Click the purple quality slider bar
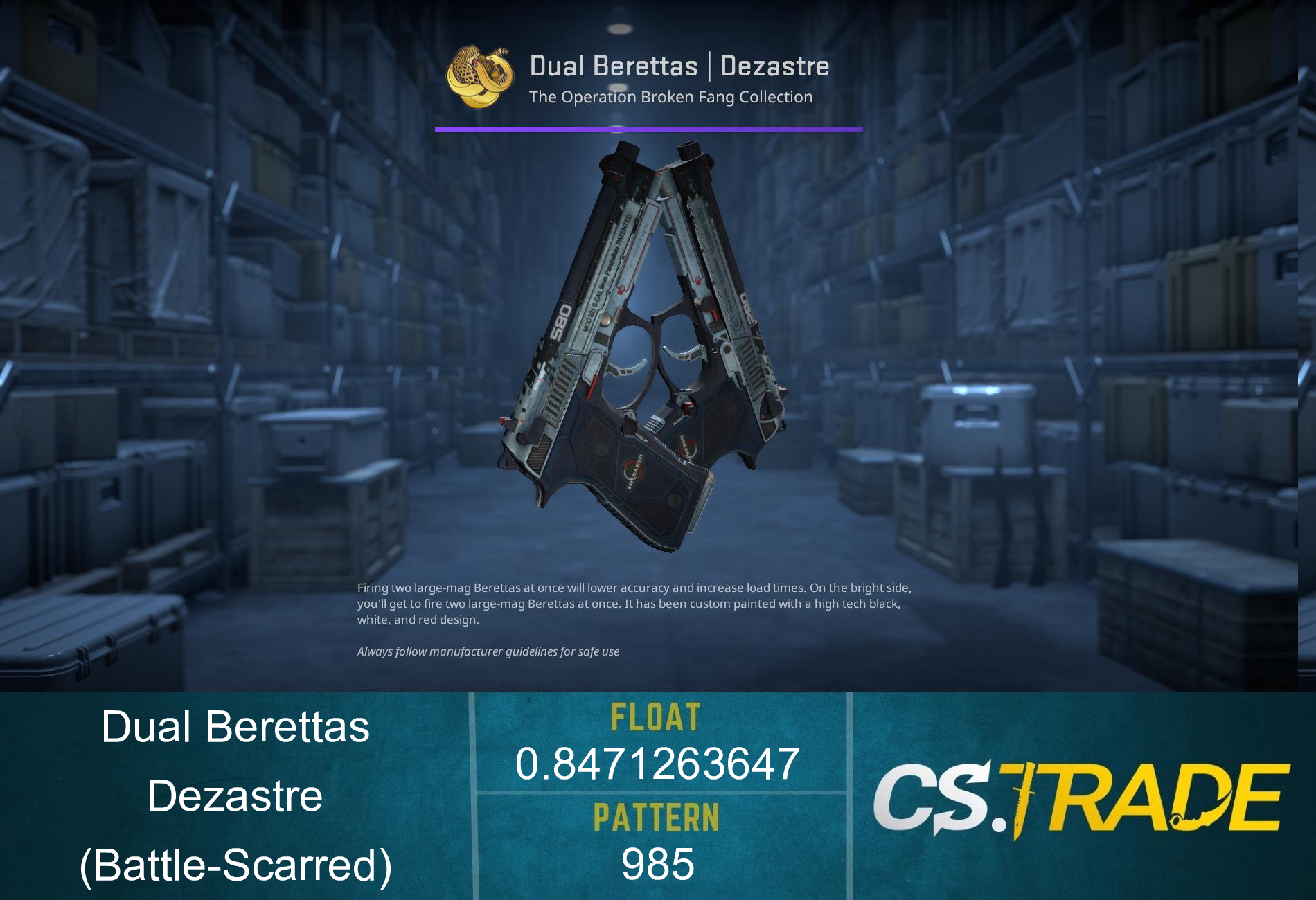The image size is (1316, 900). pyautogui.click(x=648, y=129)
